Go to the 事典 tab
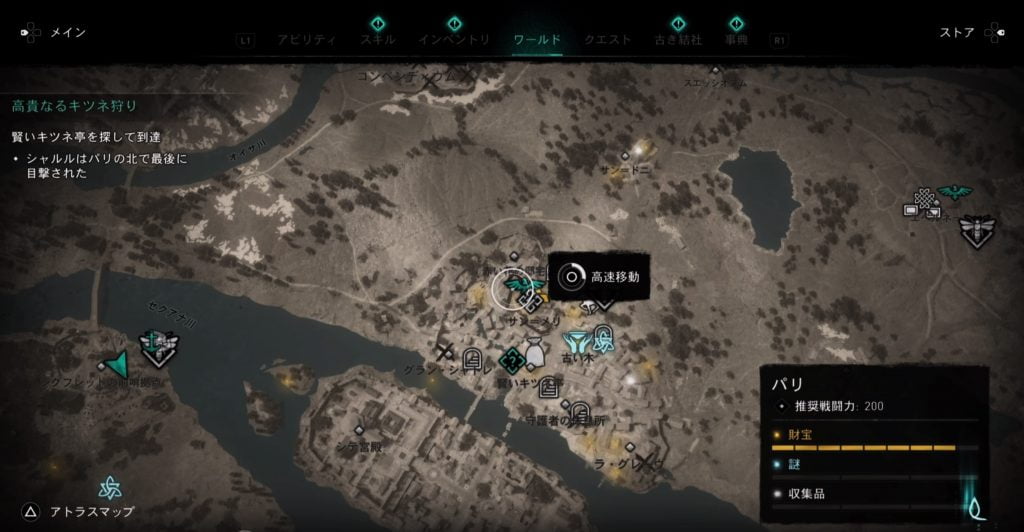Viewport: 1024px width, 532px height. click(x=736, y=40)
